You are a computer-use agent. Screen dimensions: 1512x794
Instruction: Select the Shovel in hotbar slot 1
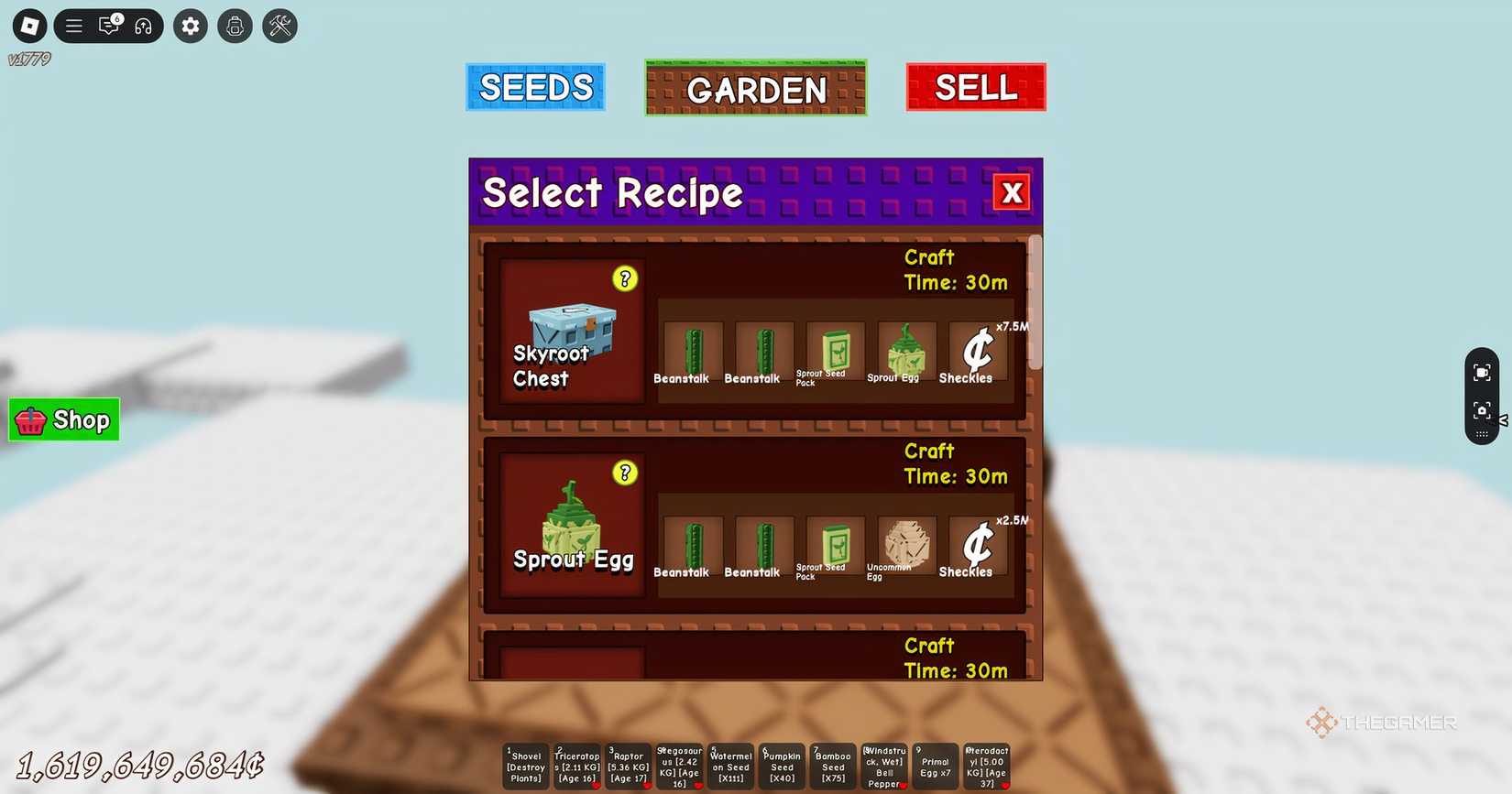click(x=525, y=767)
